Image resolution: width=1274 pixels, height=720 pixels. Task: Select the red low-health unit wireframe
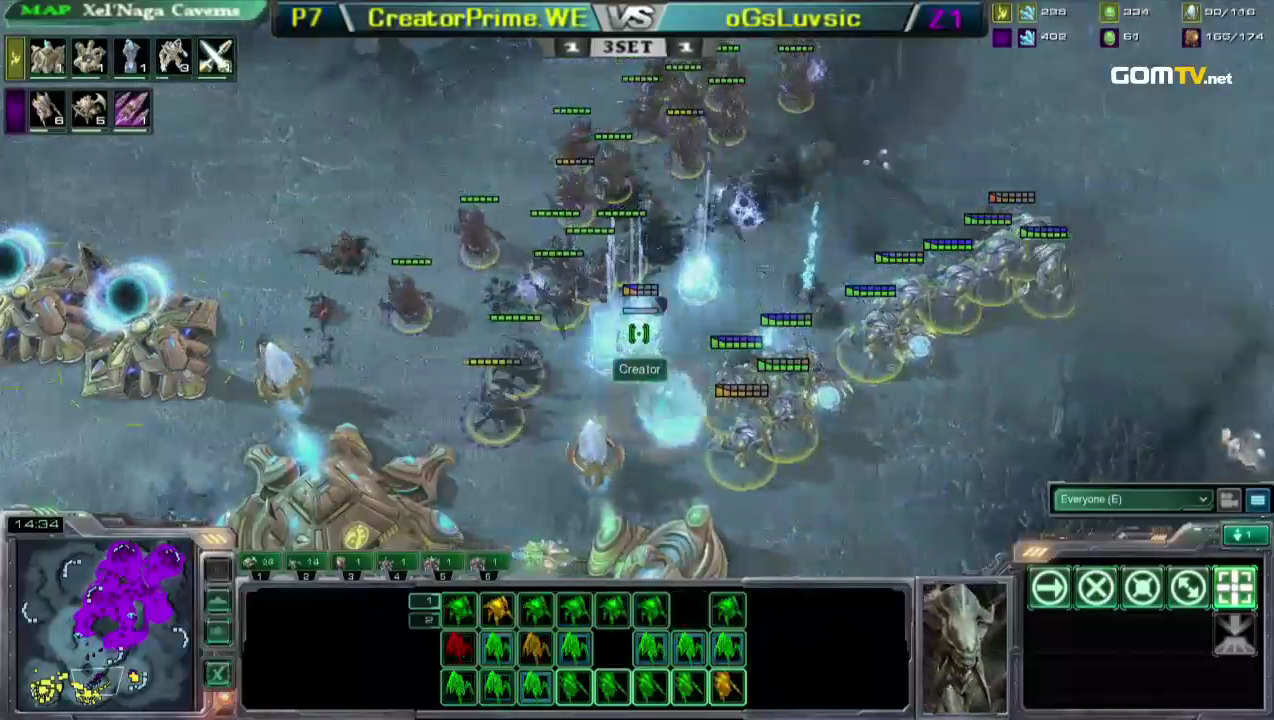coord(459,648)
